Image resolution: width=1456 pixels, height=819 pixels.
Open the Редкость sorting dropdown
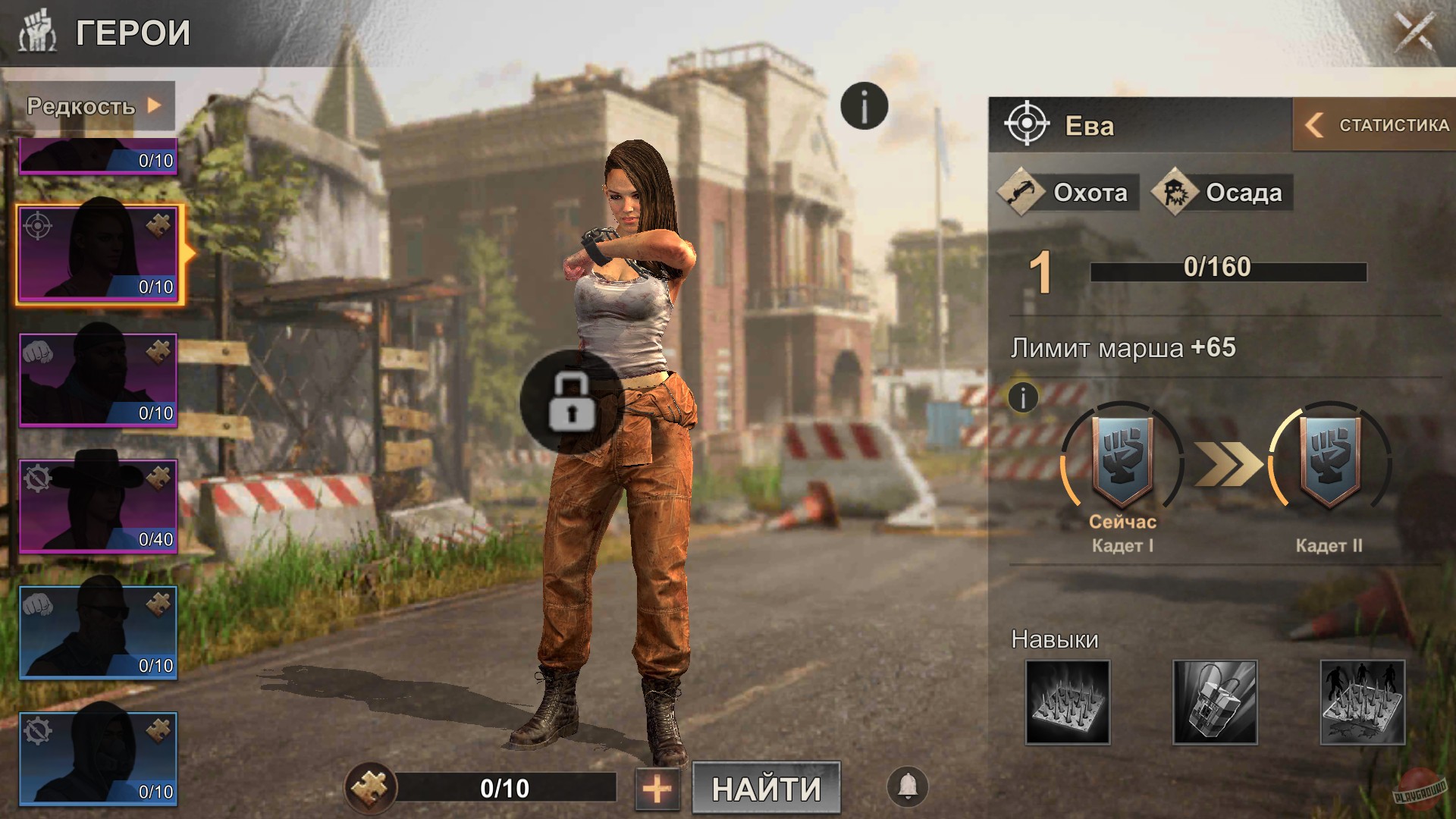coord(93,106)
